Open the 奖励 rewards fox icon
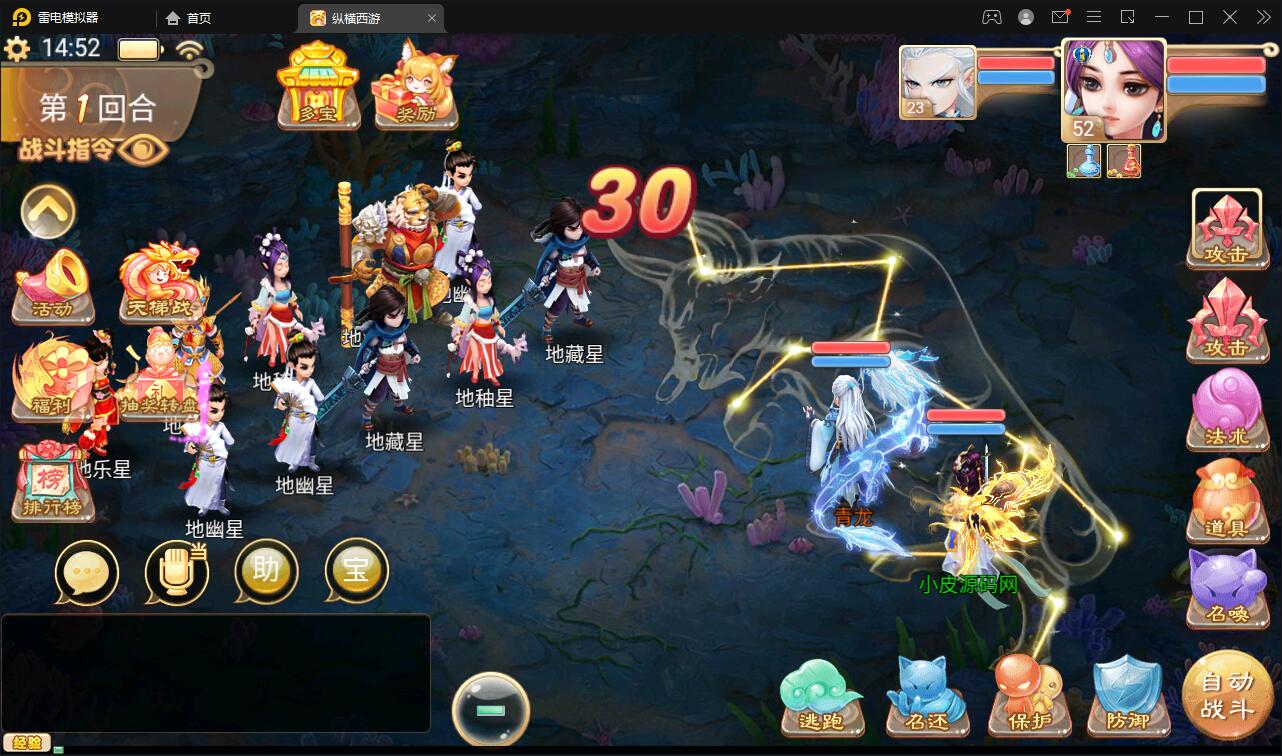 point(417,90)
